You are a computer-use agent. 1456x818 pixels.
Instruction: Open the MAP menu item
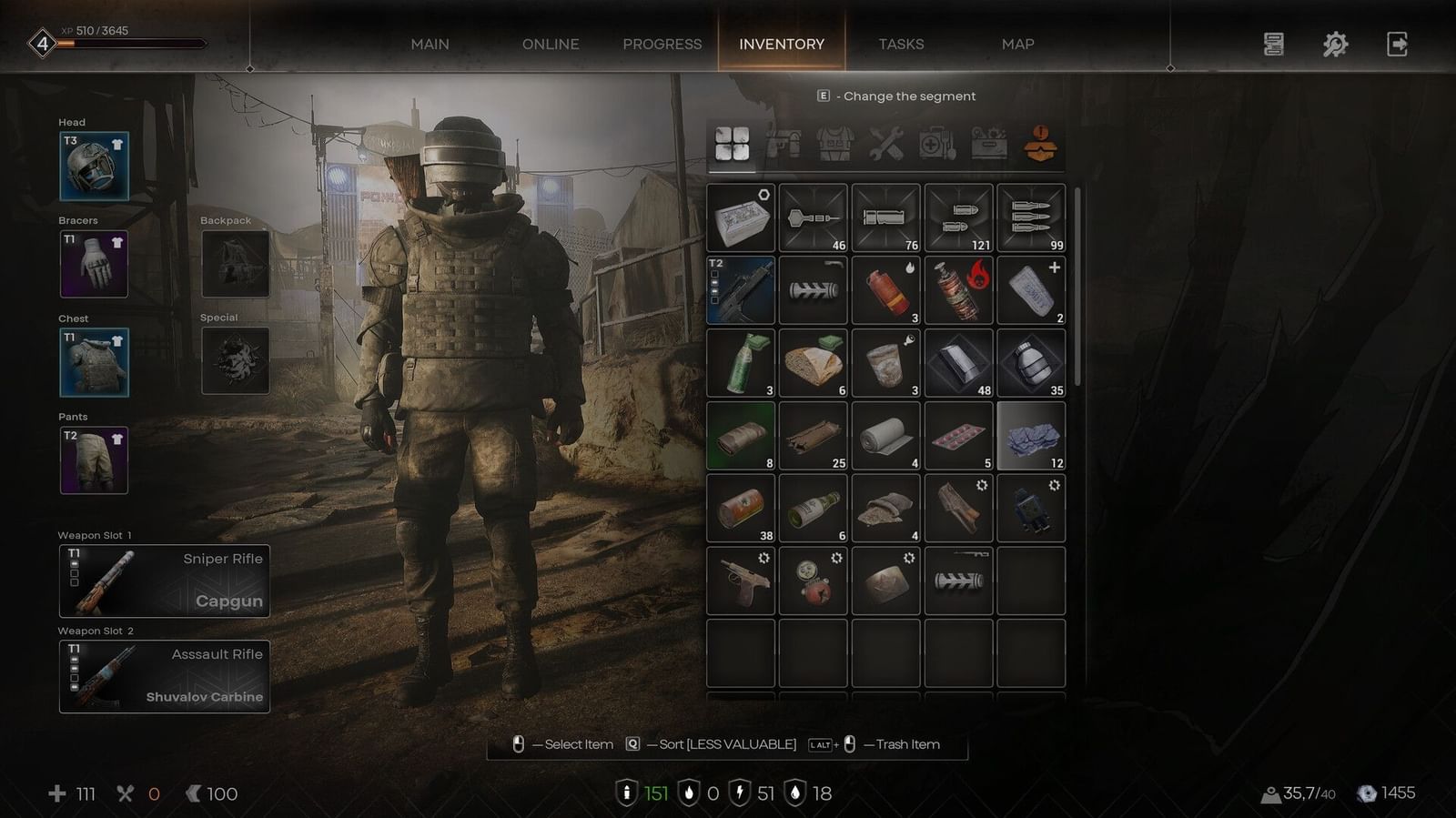click(1016, 44)
